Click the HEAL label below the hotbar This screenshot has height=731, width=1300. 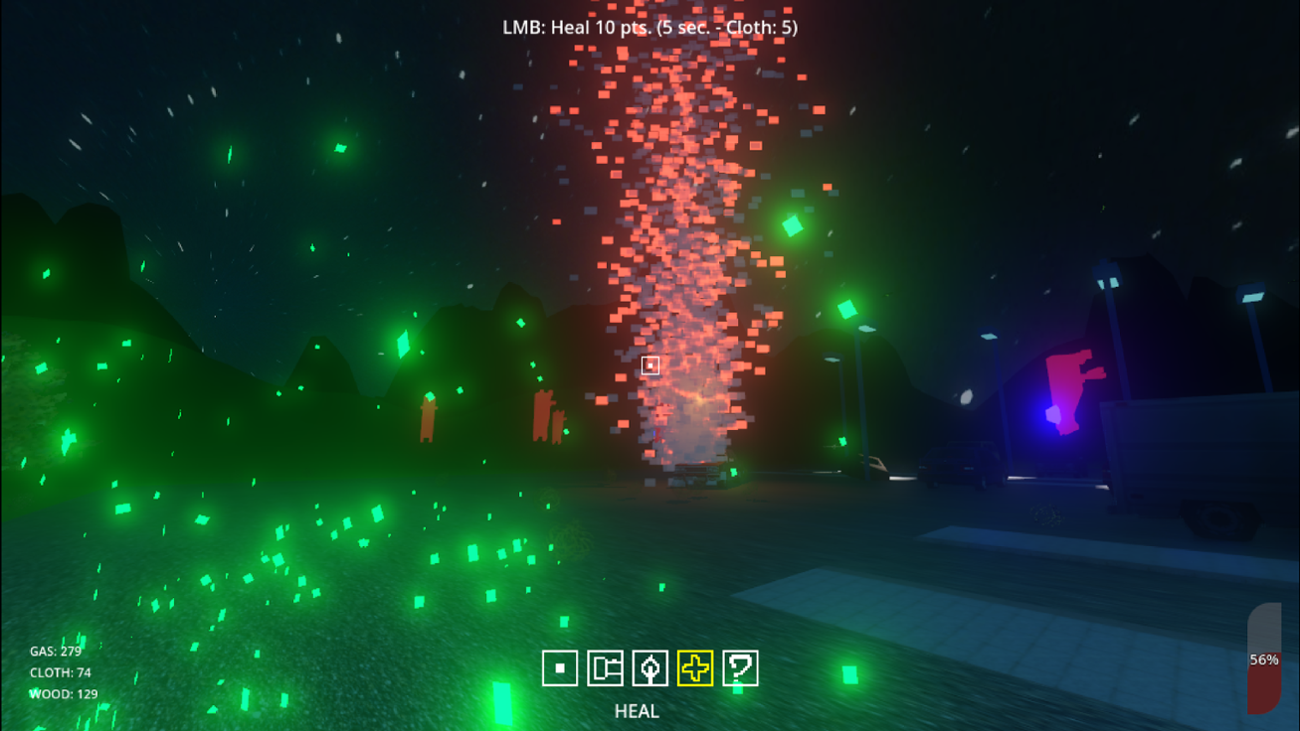(x=638, y=712)
